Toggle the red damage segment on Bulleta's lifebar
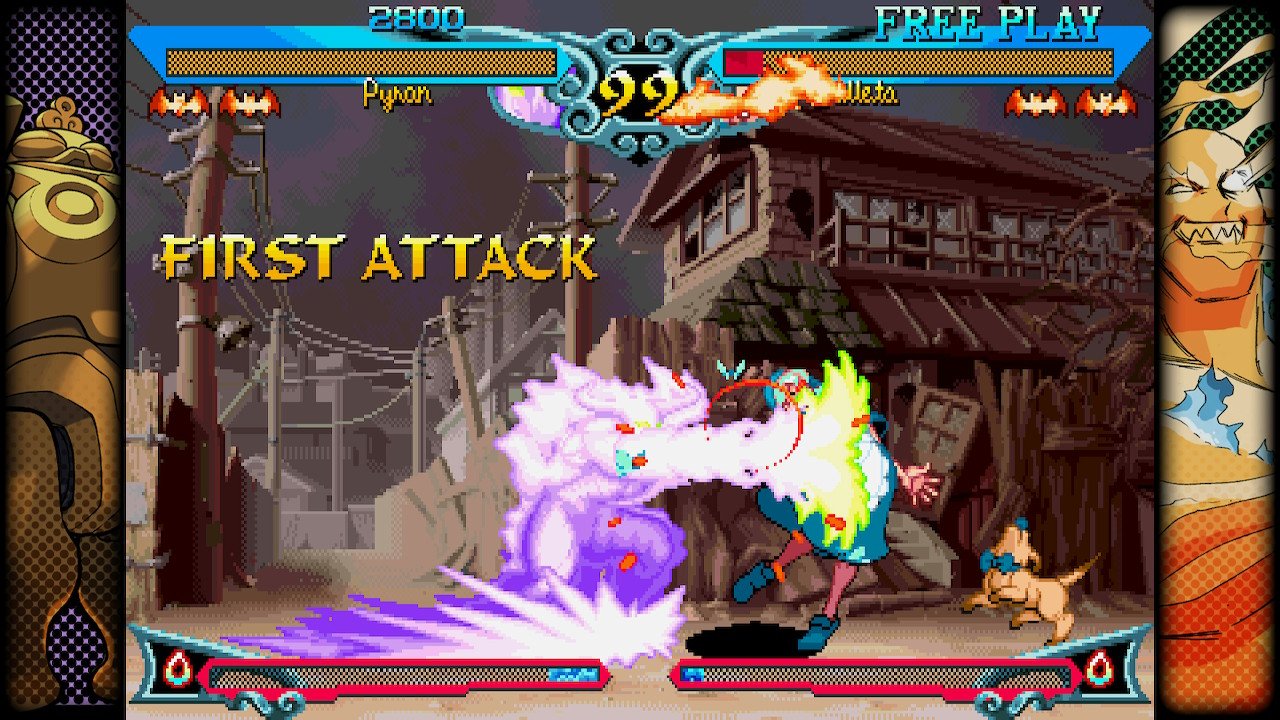Image resolution: width=1280 pixels, height=720 pixels. pyautogui.click(x=745, y=62)
